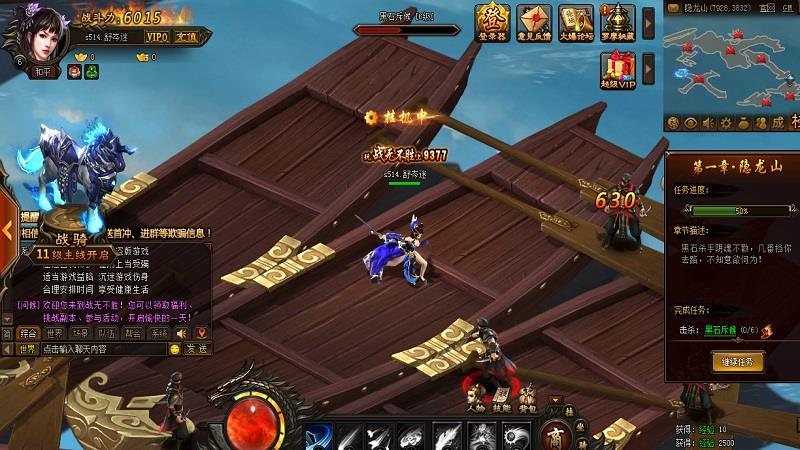
Task: Open the 登录器 launcher icon
Action: tap(491, 20)
